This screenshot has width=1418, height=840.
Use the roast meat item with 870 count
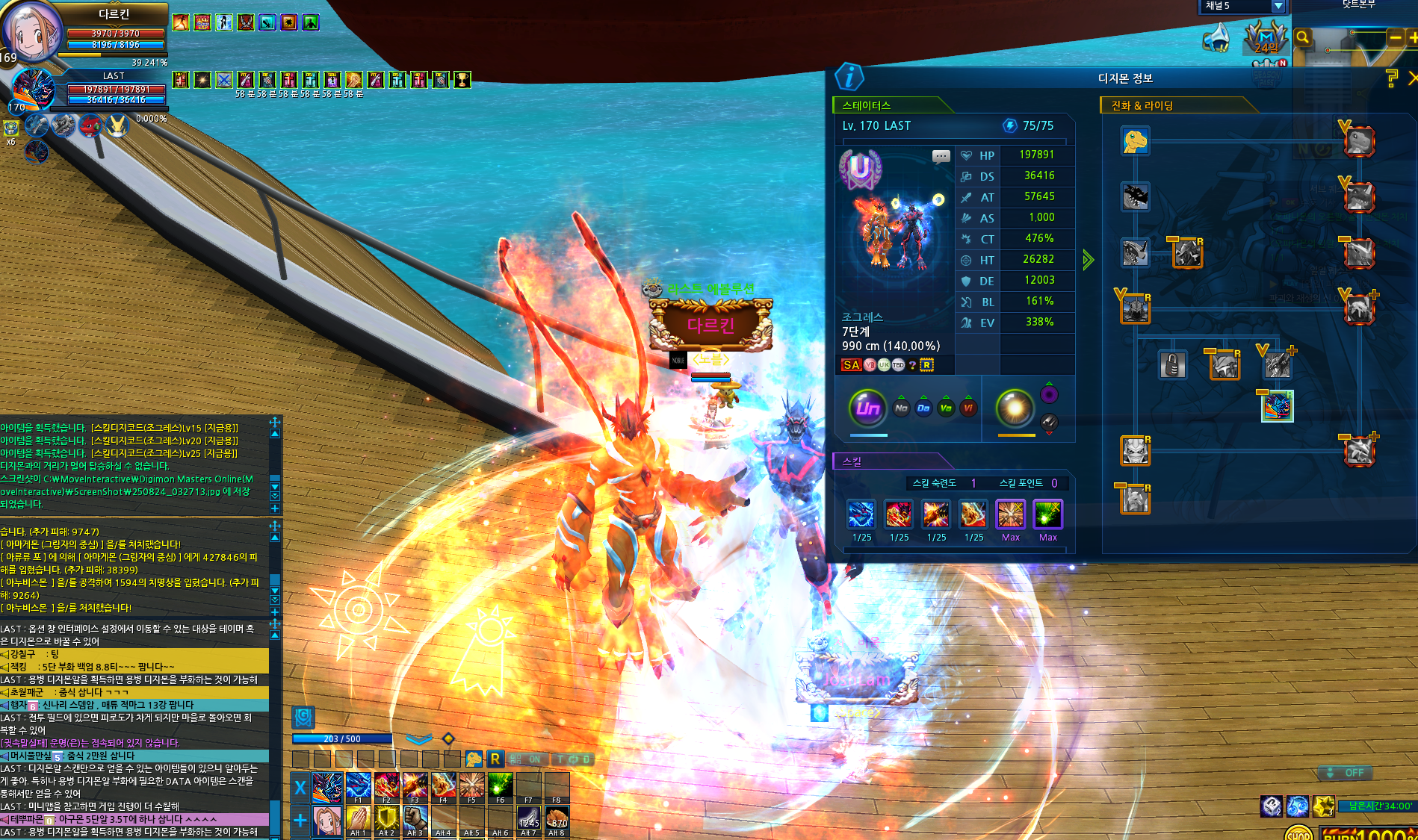557,818
